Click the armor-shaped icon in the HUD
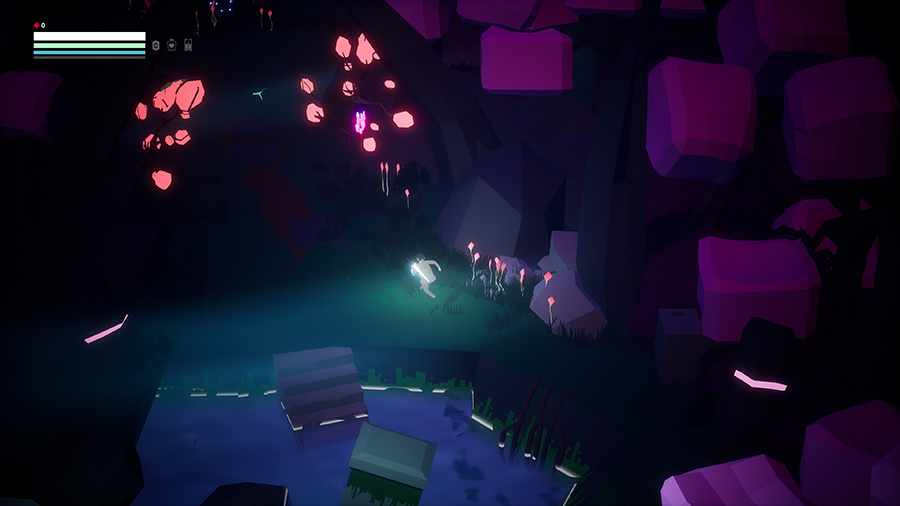Screen dimensions: 900x506 188,45
